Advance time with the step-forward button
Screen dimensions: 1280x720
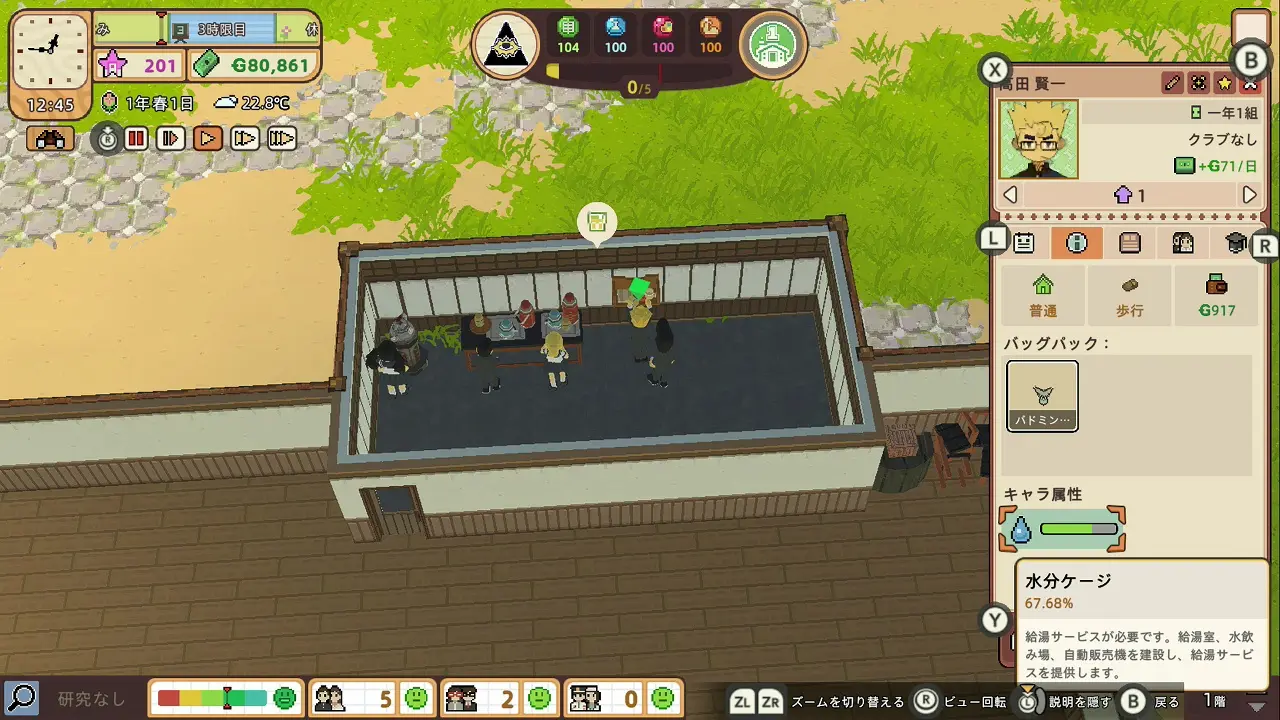[171, 139]
